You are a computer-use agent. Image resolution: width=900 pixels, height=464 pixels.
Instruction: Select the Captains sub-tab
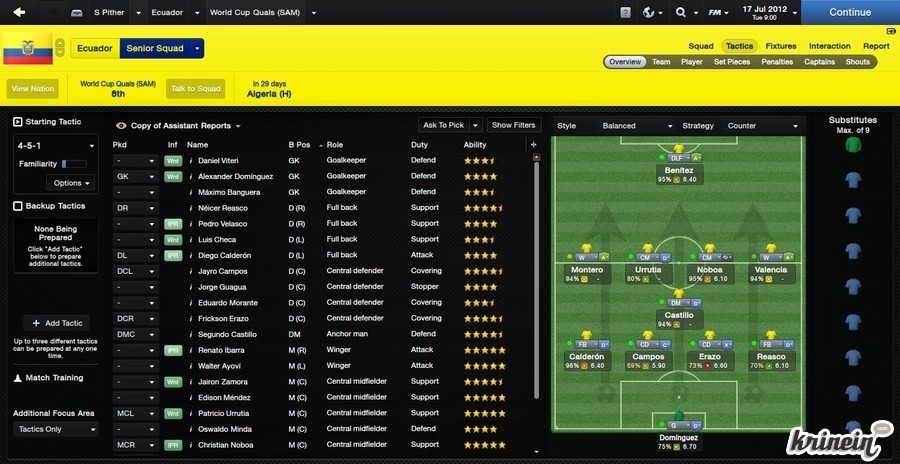pos(819,62)
